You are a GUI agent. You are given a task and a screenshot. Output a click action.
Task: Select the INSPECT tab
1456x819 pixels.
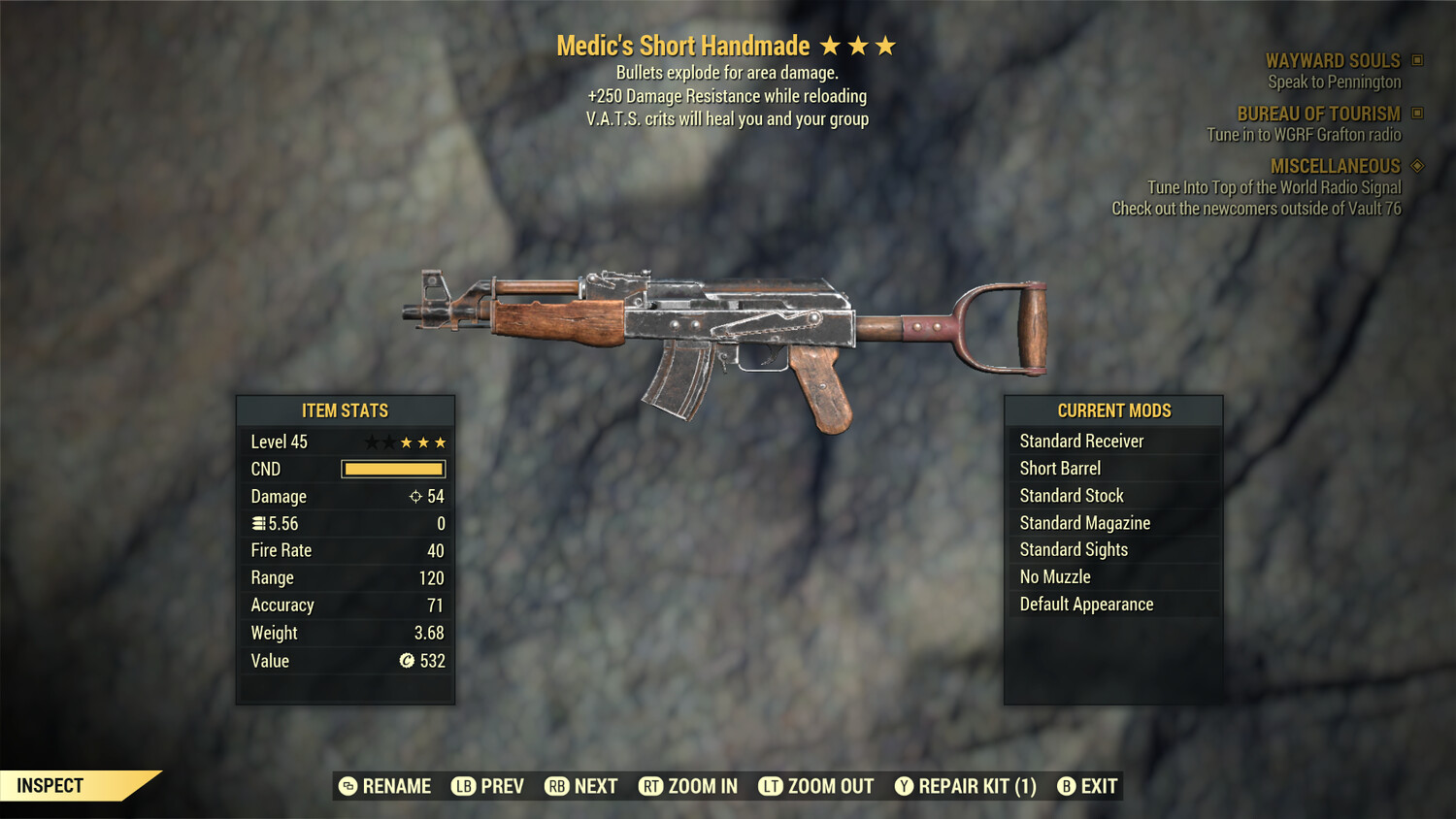click(x=50, y=785)
